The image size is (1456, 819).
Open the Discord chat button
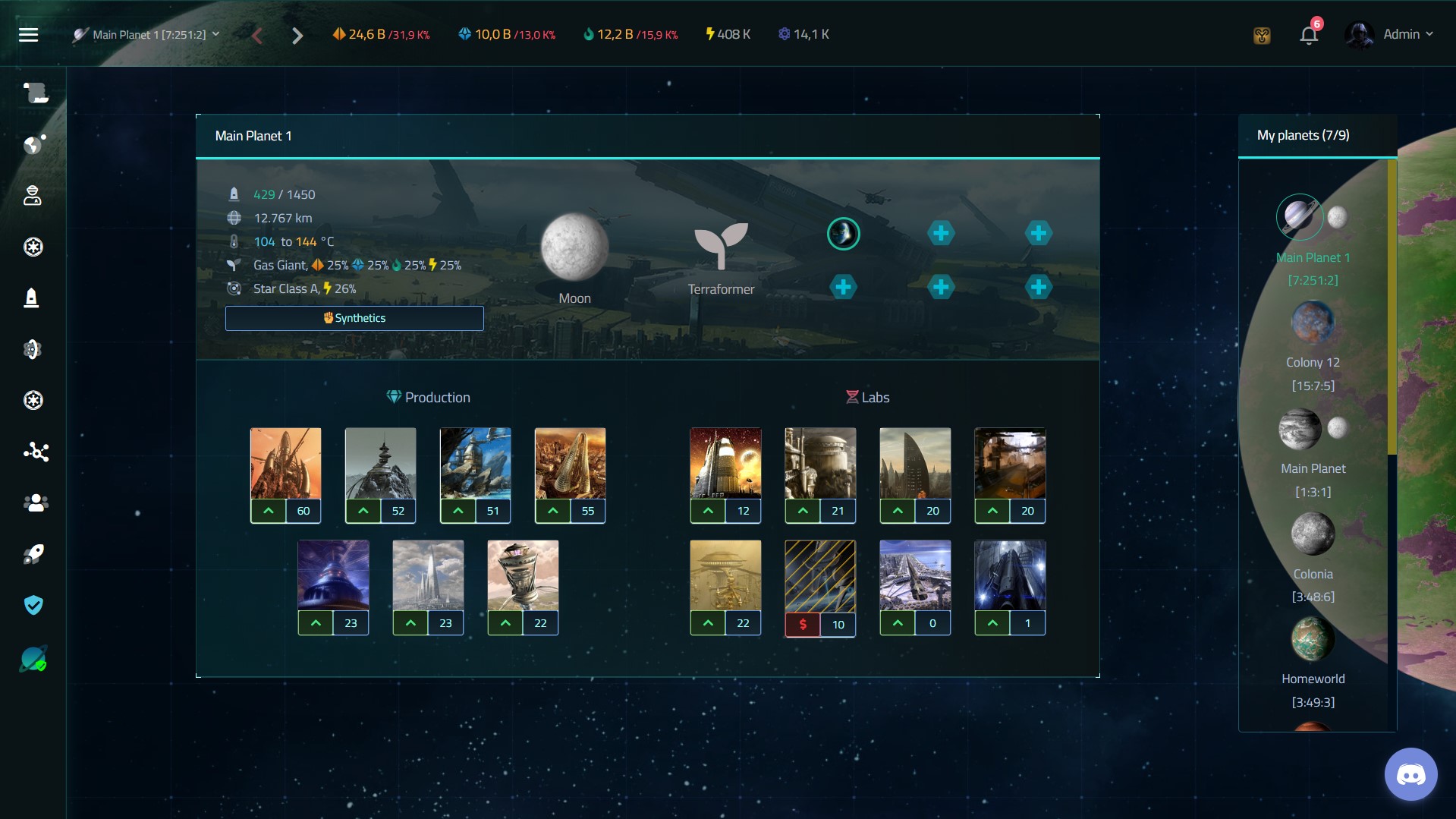coord(1410,775)
